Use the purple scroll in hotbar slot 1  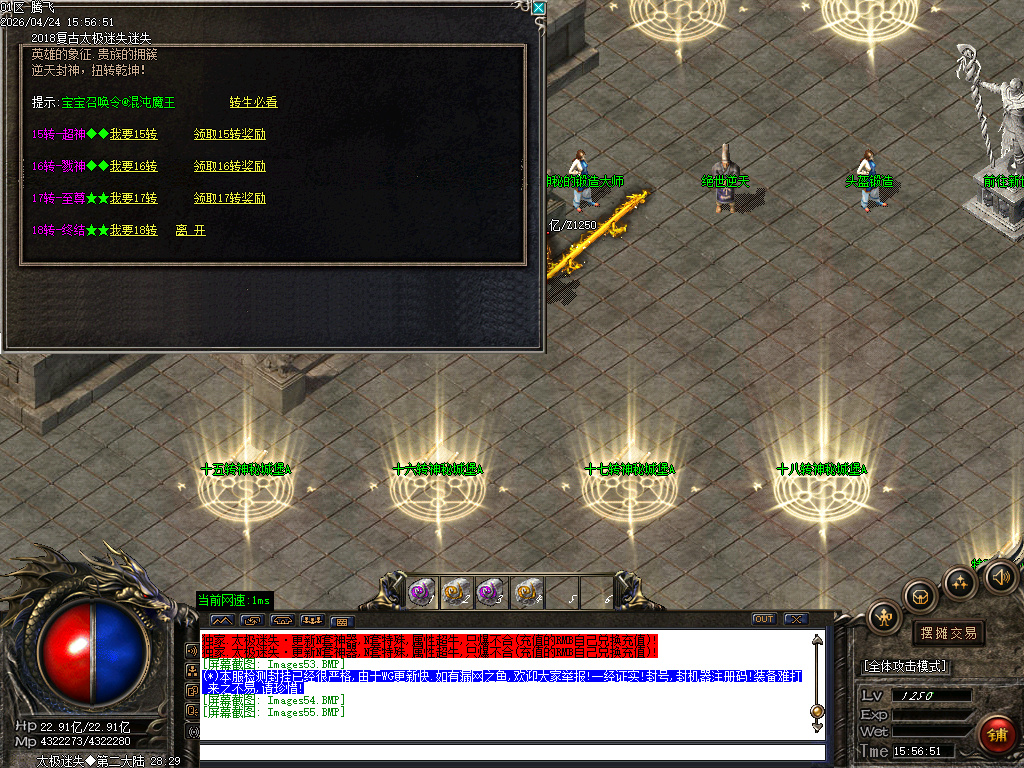click(x=421, y=593)
